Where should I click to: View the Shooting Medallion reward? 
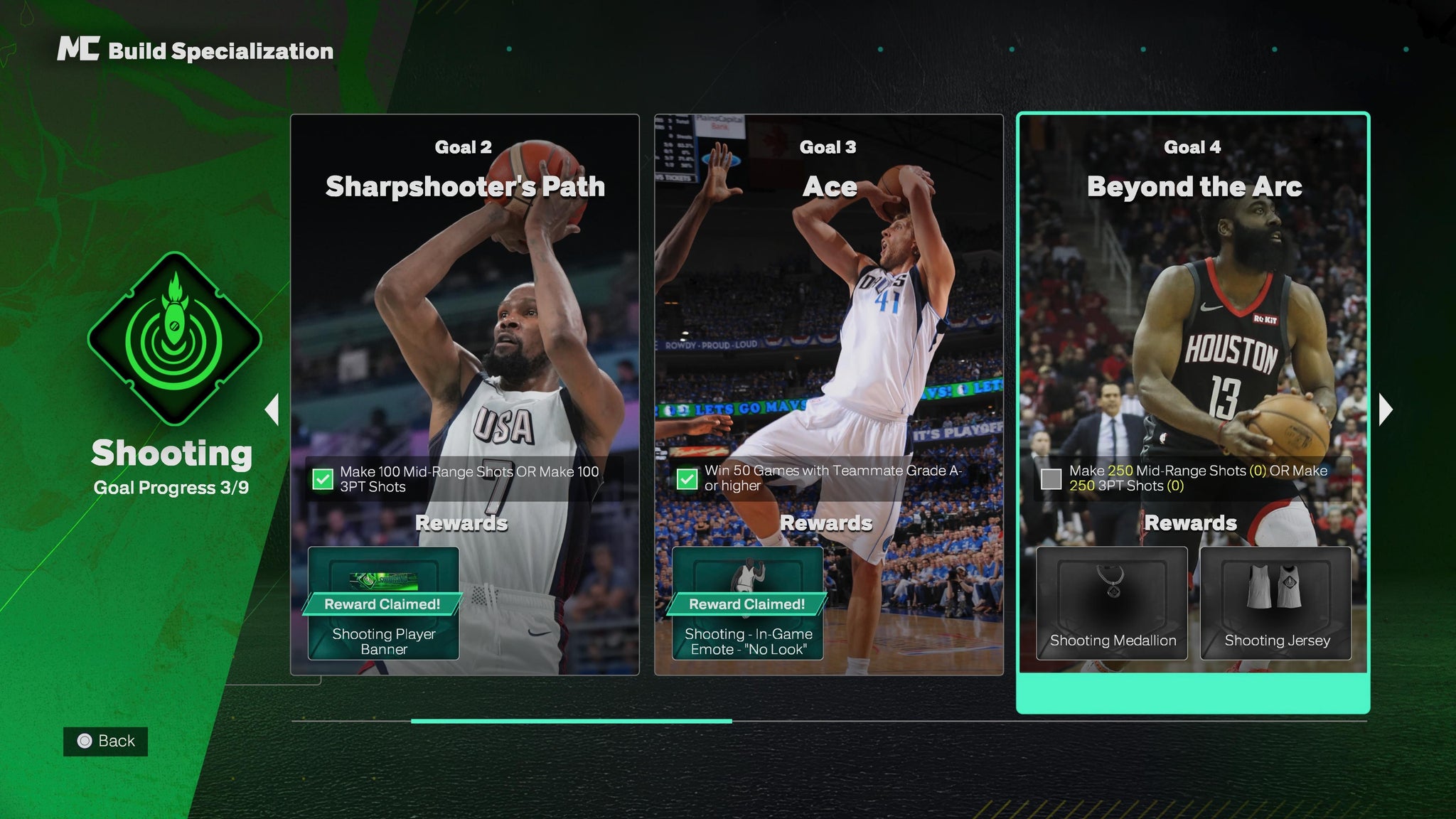pos(1112,603)
